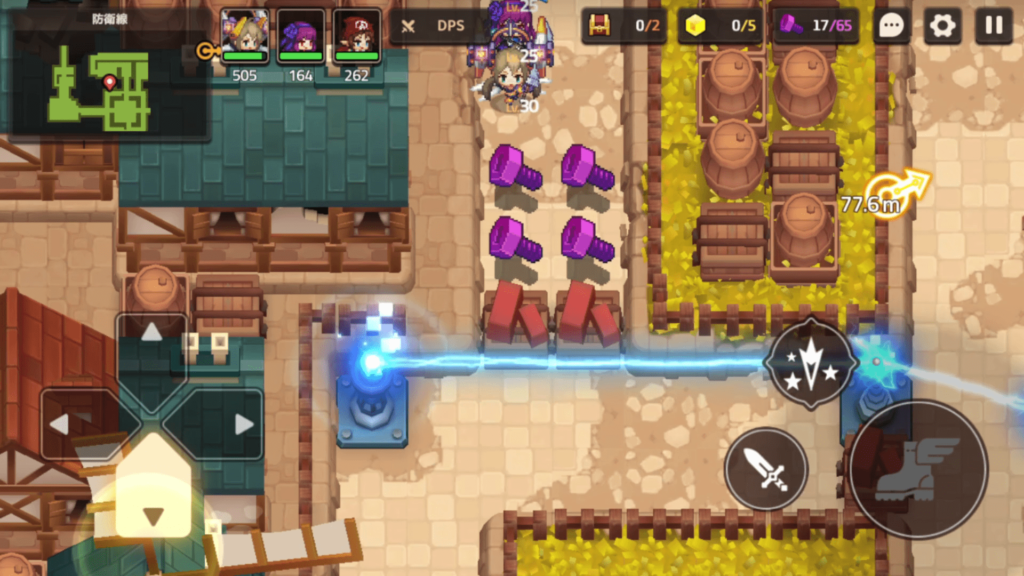The width and height of the screenshot is (1024, 576).
Task: Open the chat speech bubble
Action: coord(891,26)
